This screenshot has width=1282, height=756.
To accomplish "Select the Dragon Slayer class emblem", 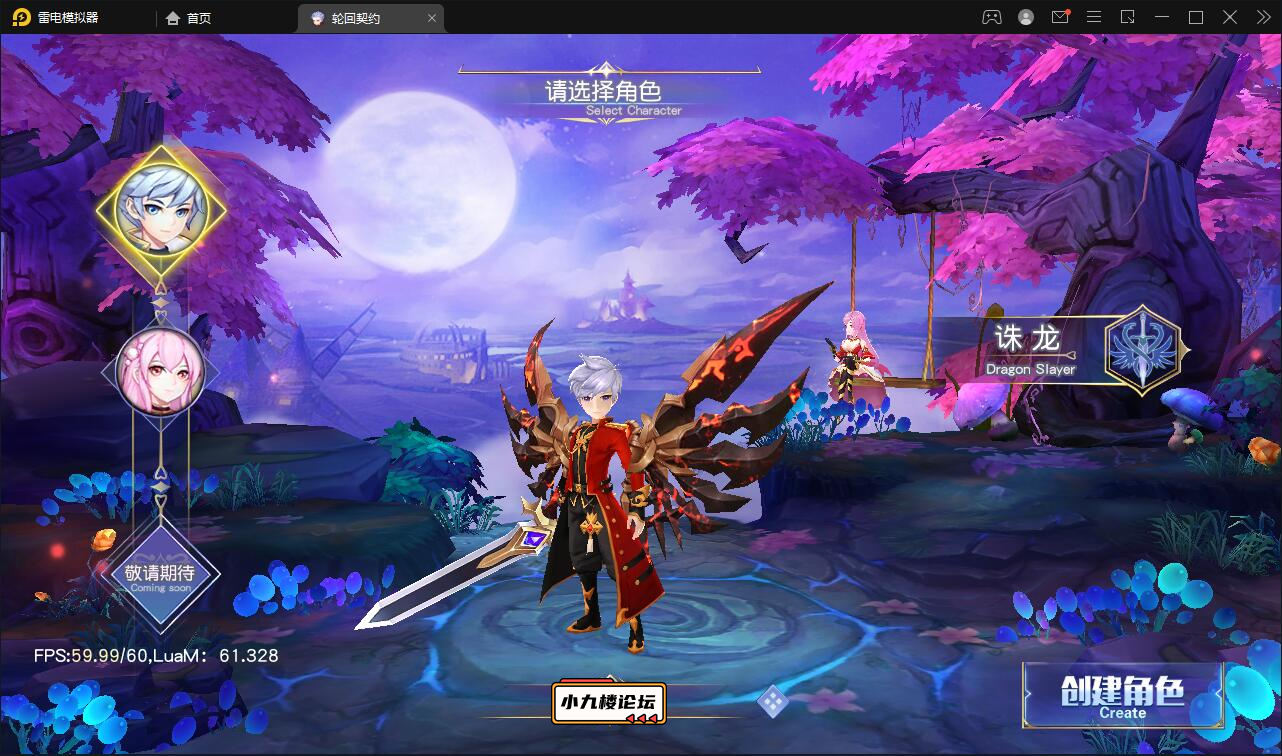I will (x=1142, y=349).
